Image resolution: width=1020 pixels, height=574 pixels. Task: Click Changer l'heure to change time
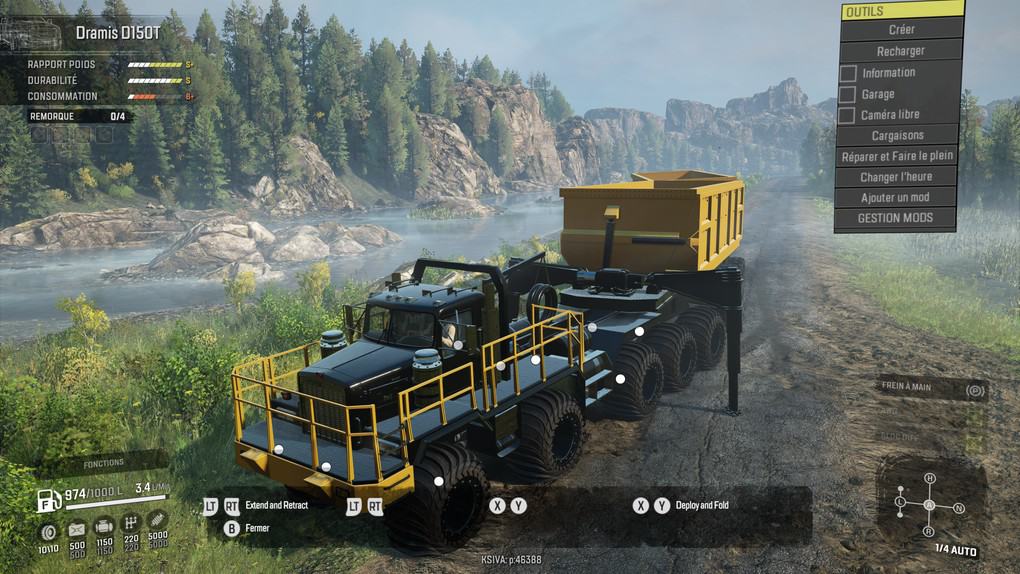pos(897,177)
